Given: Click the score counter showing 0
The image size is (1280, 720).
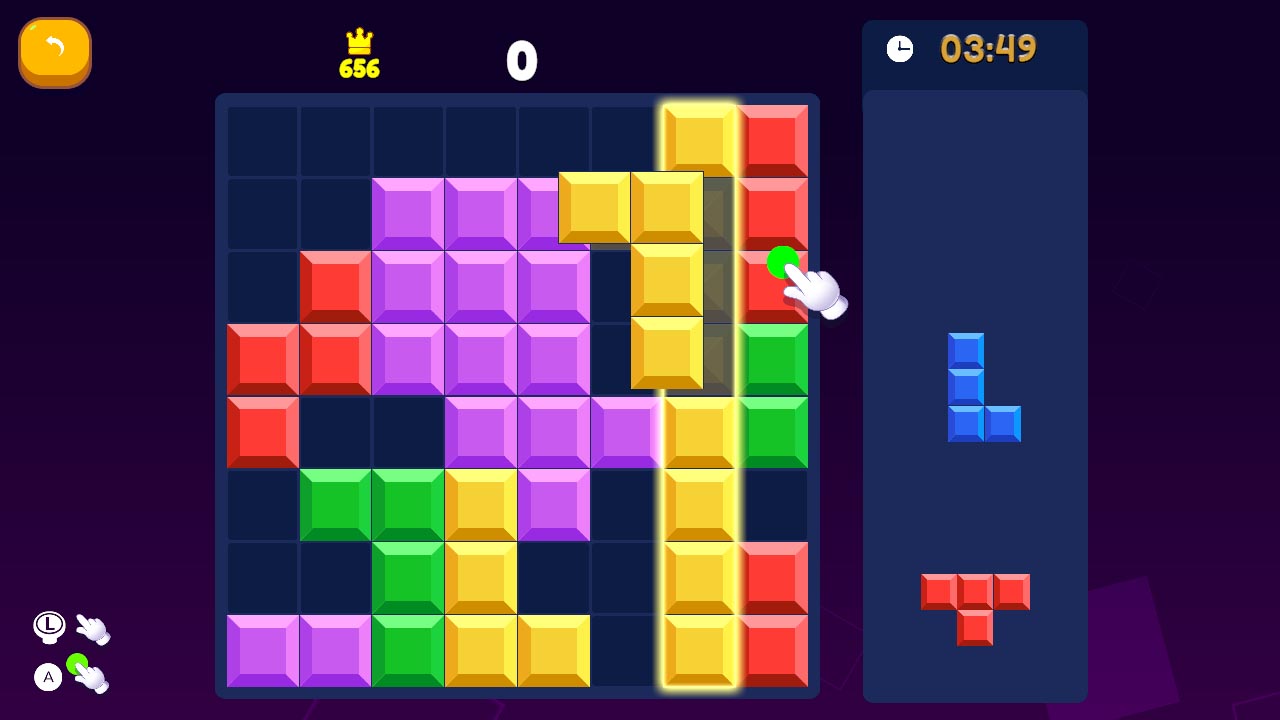Looking at the screenshot, I should [x=523, y=59].
